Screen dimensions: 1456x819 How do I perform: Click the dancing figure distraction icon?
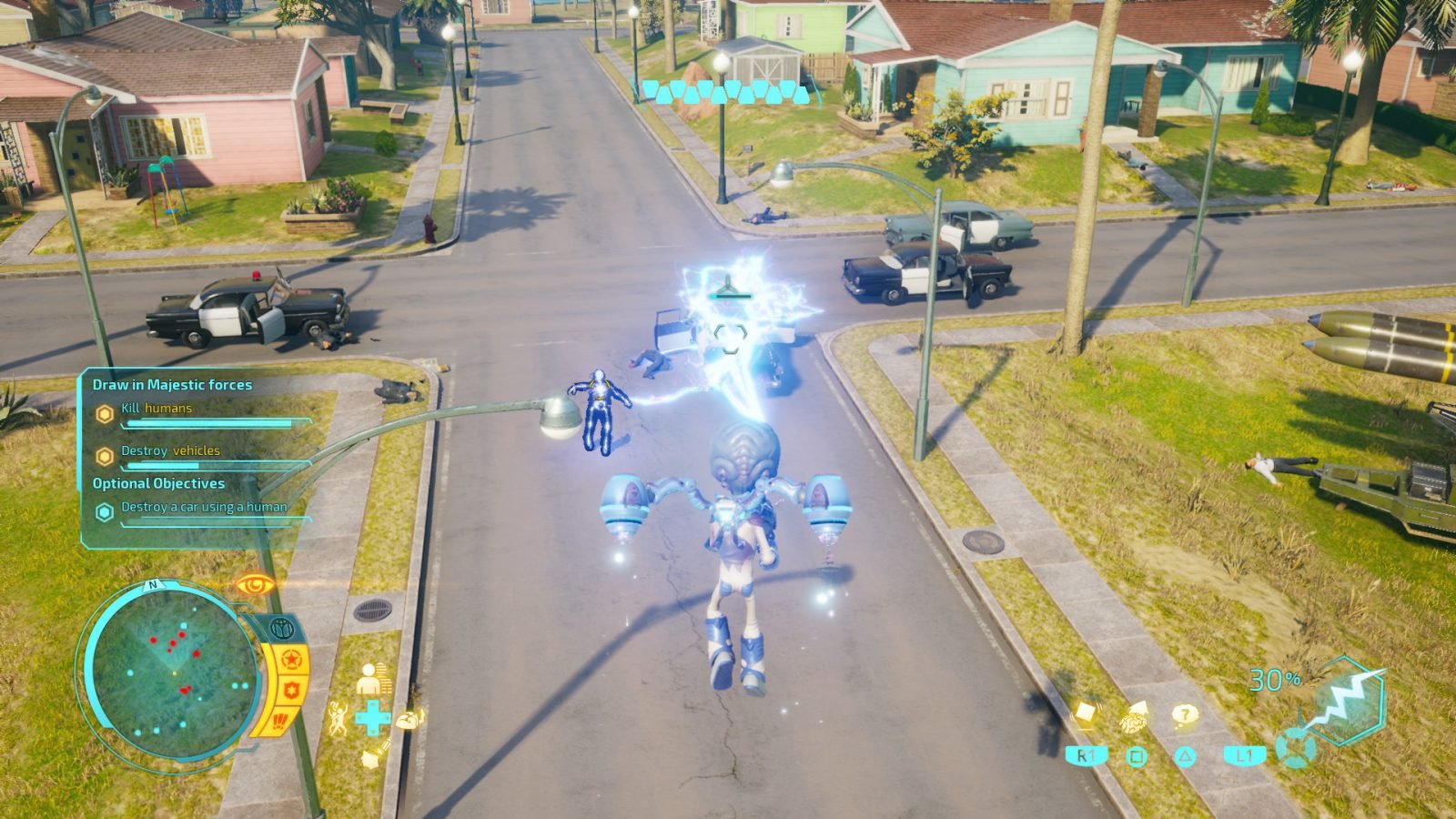pyautogui.click(x=339, y=717)
